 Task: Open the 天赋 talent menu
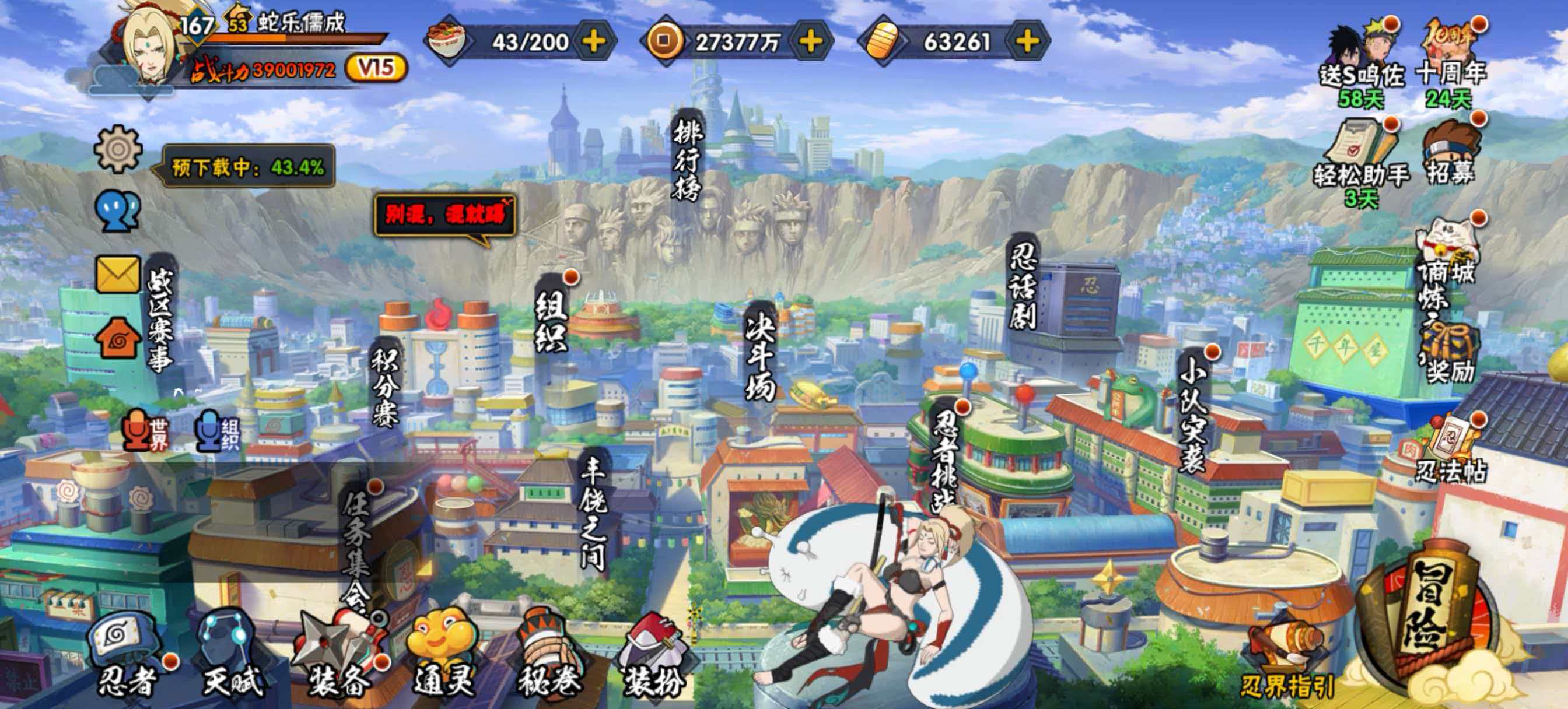(x=232, y=657)
